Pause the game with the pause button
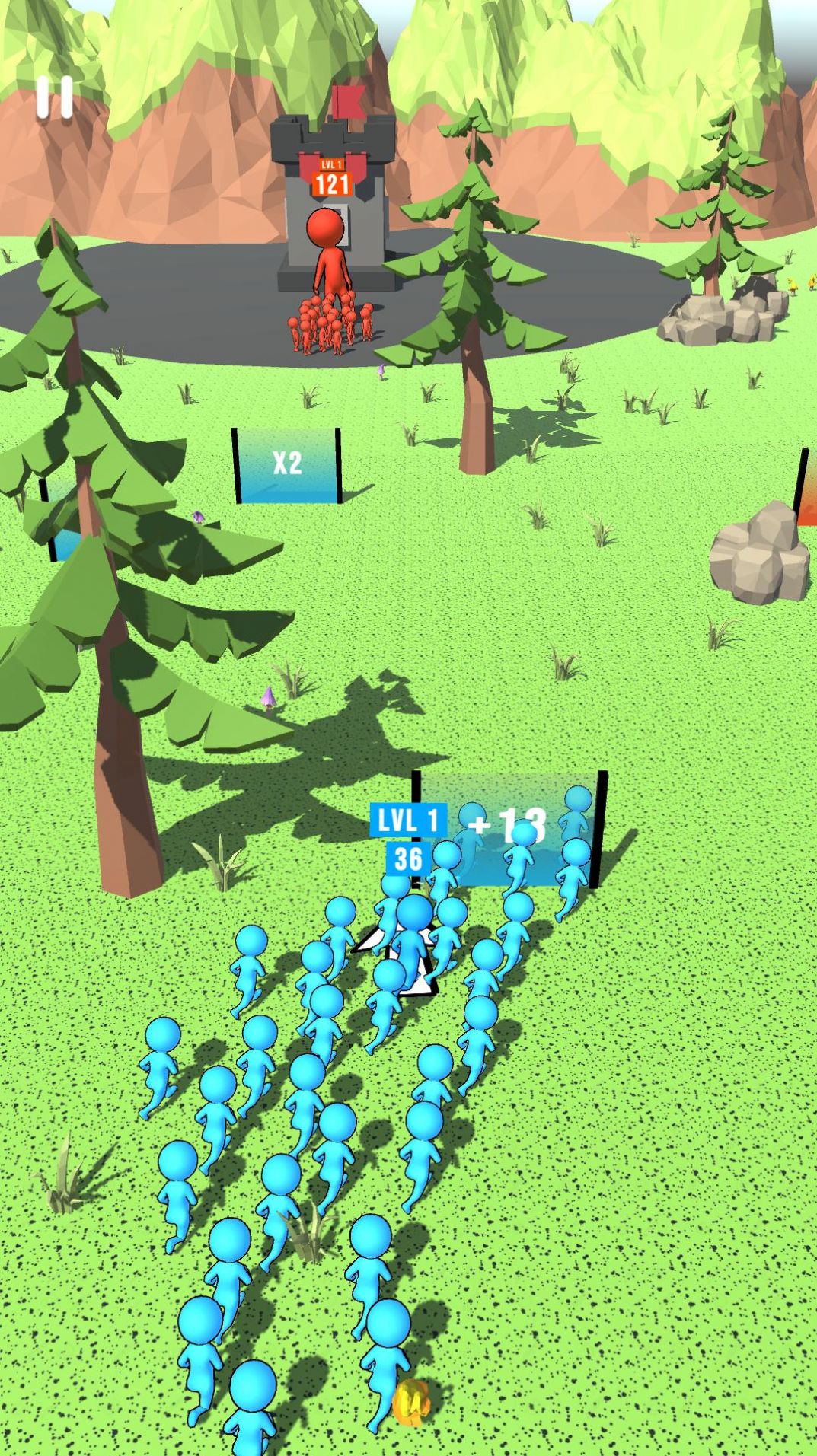The height and width of the screenshot is (1456, 817). 55,97
